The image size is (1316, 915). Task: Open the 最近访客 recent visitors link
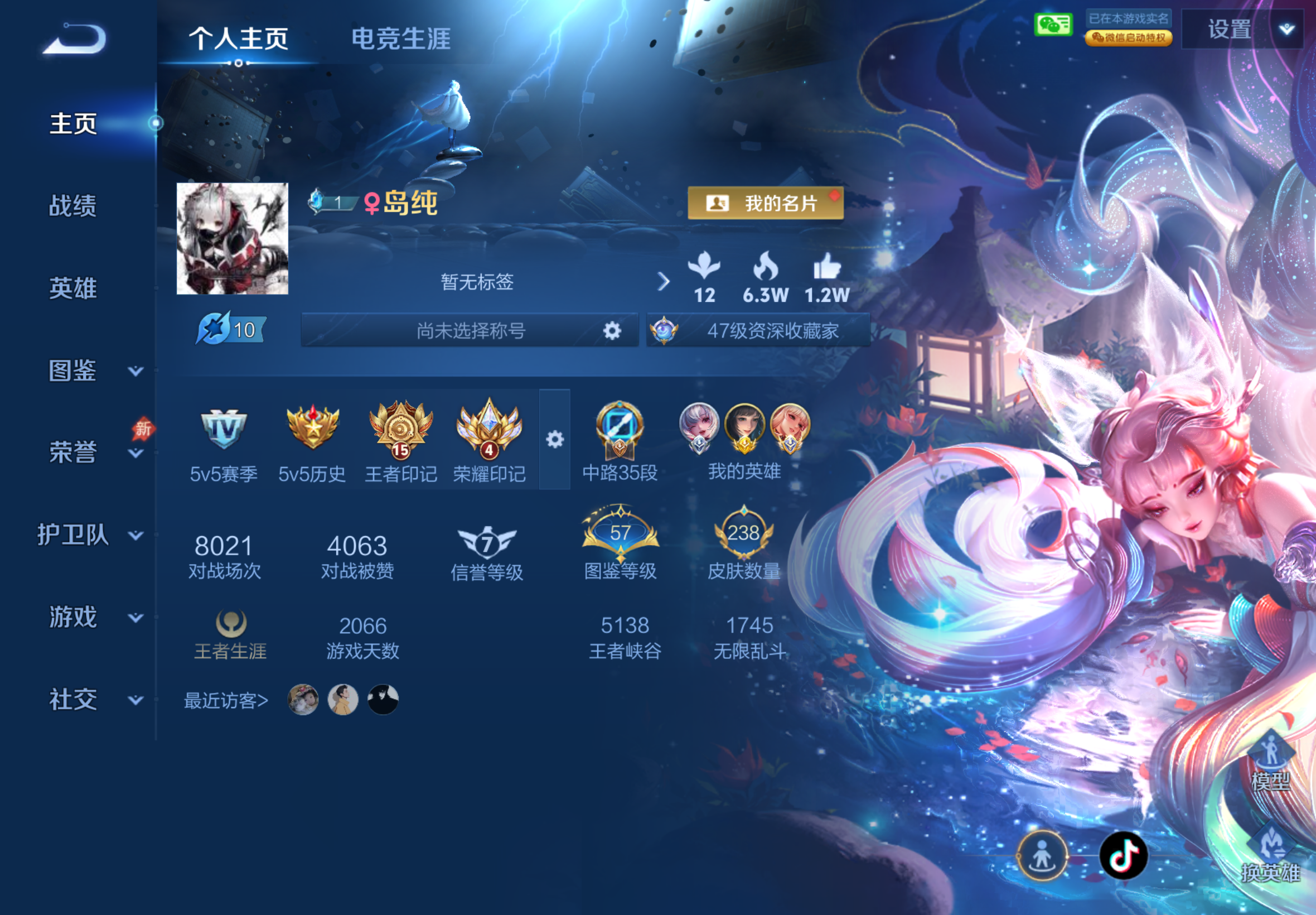point(224,701)
